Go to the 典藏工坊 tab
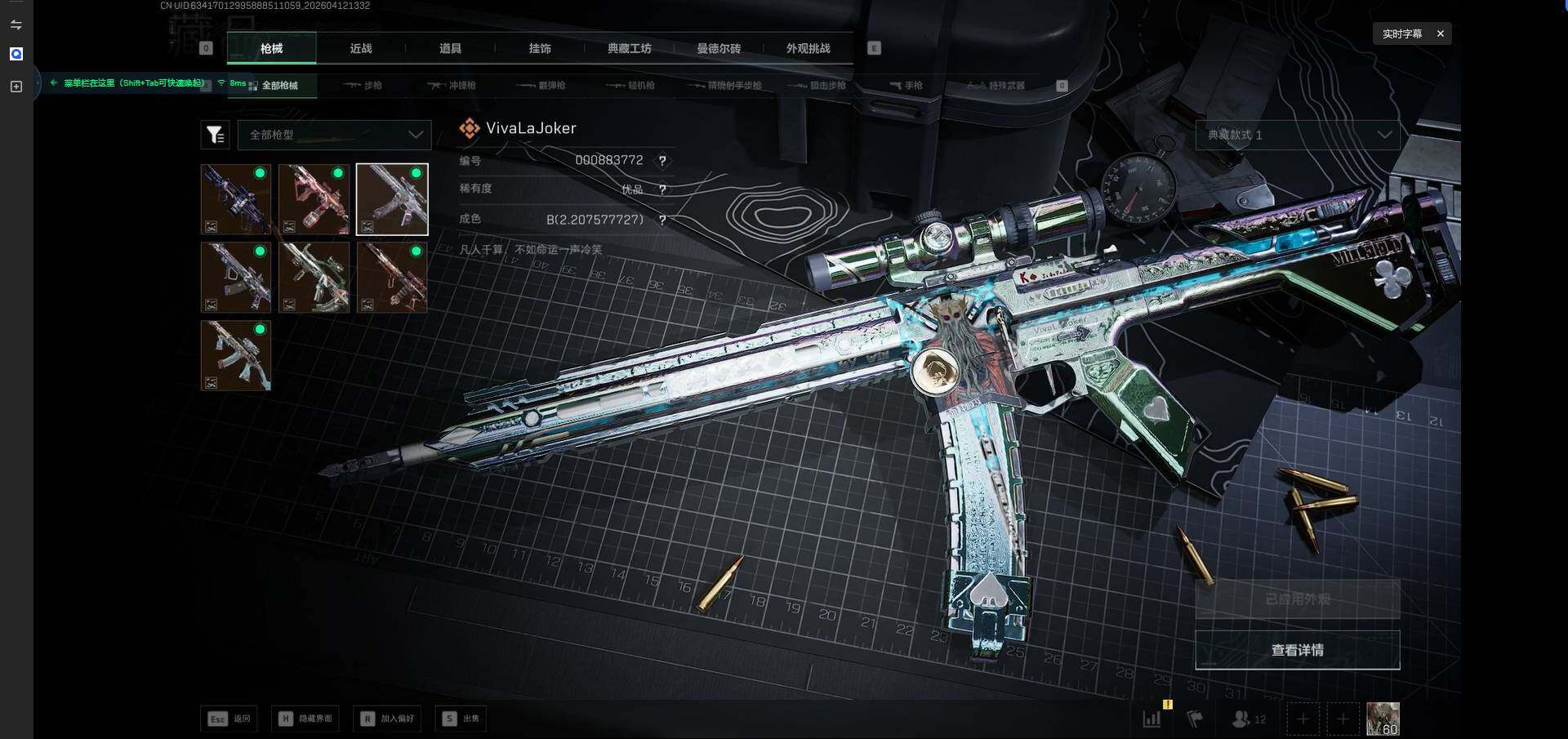The height and width of the screenshot is (739, 1568). pos(629,49)
